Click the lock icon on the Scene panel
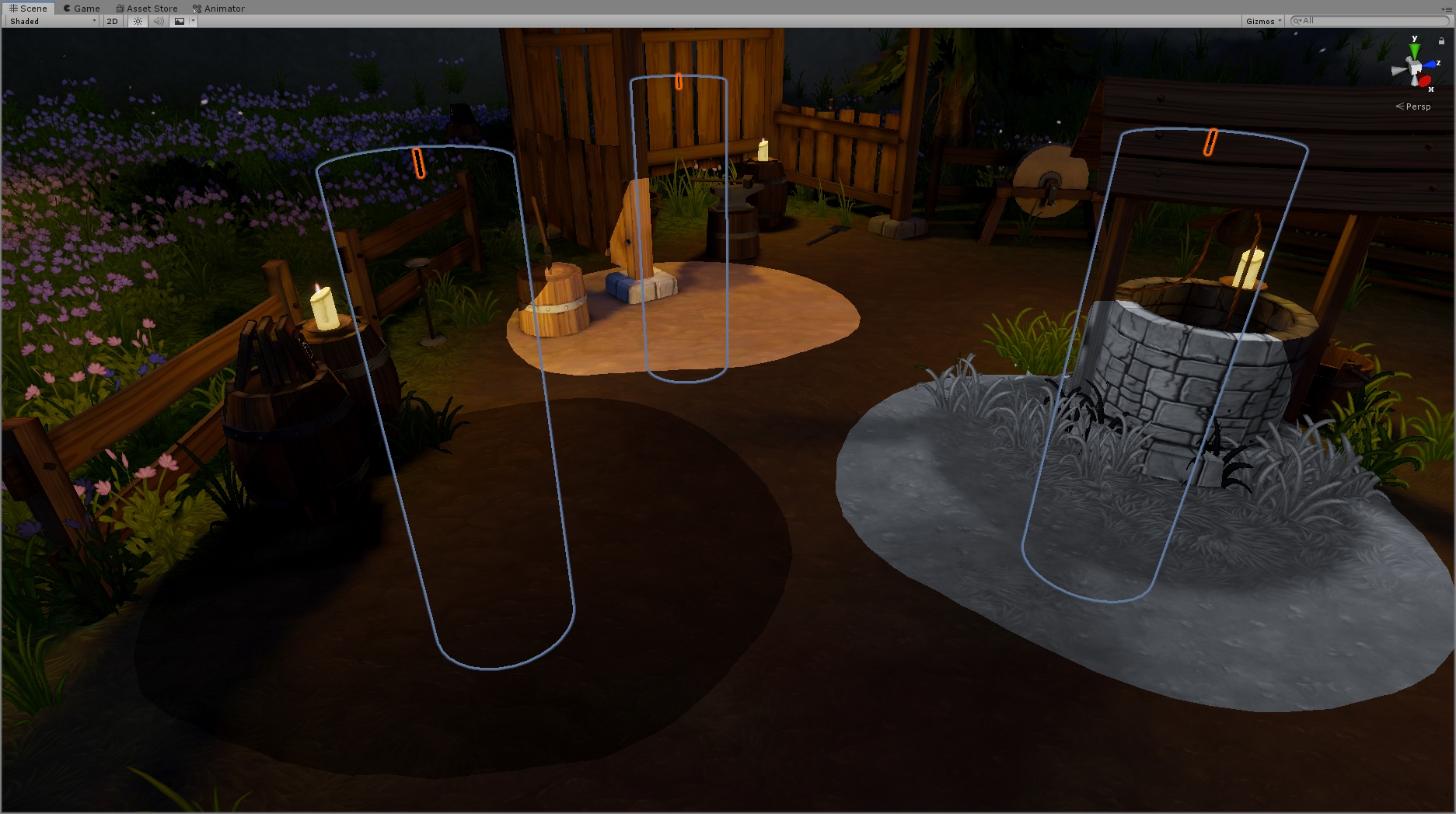The image size is (1456, 814). click(x=1442, y=40)
